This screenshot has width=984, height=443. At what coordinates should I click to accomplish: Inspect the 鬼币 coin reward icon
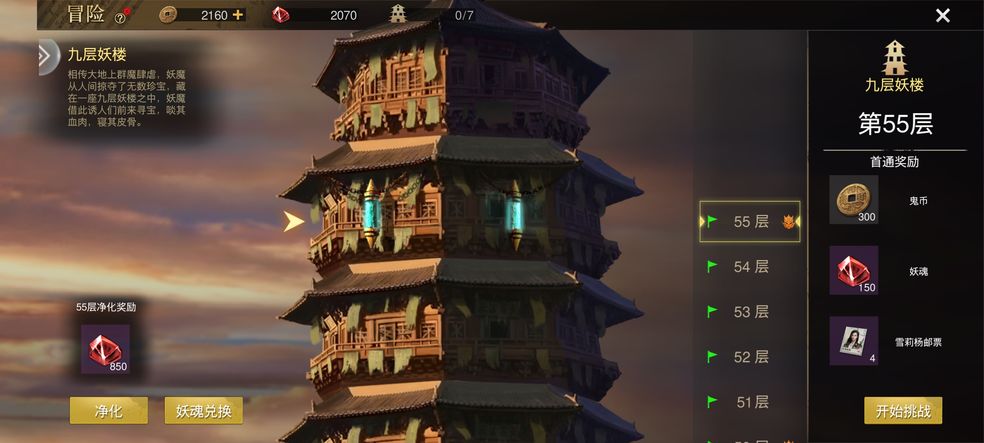pyautogui.click(x=853, y=200)
